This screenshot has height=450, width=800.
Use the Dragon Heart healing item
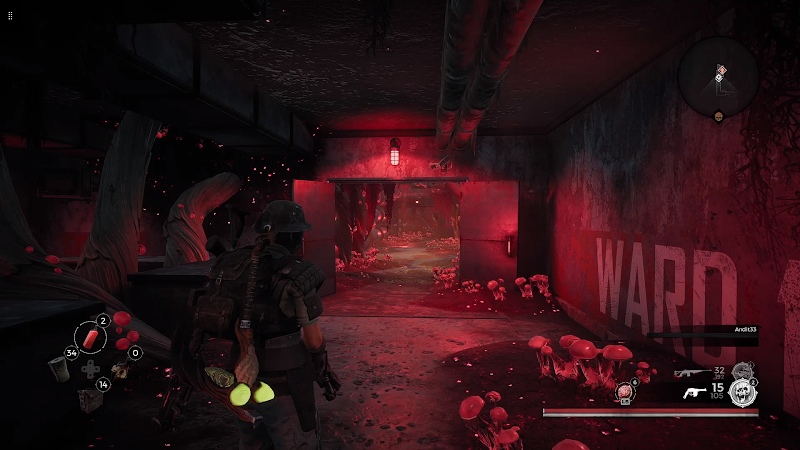625,391
